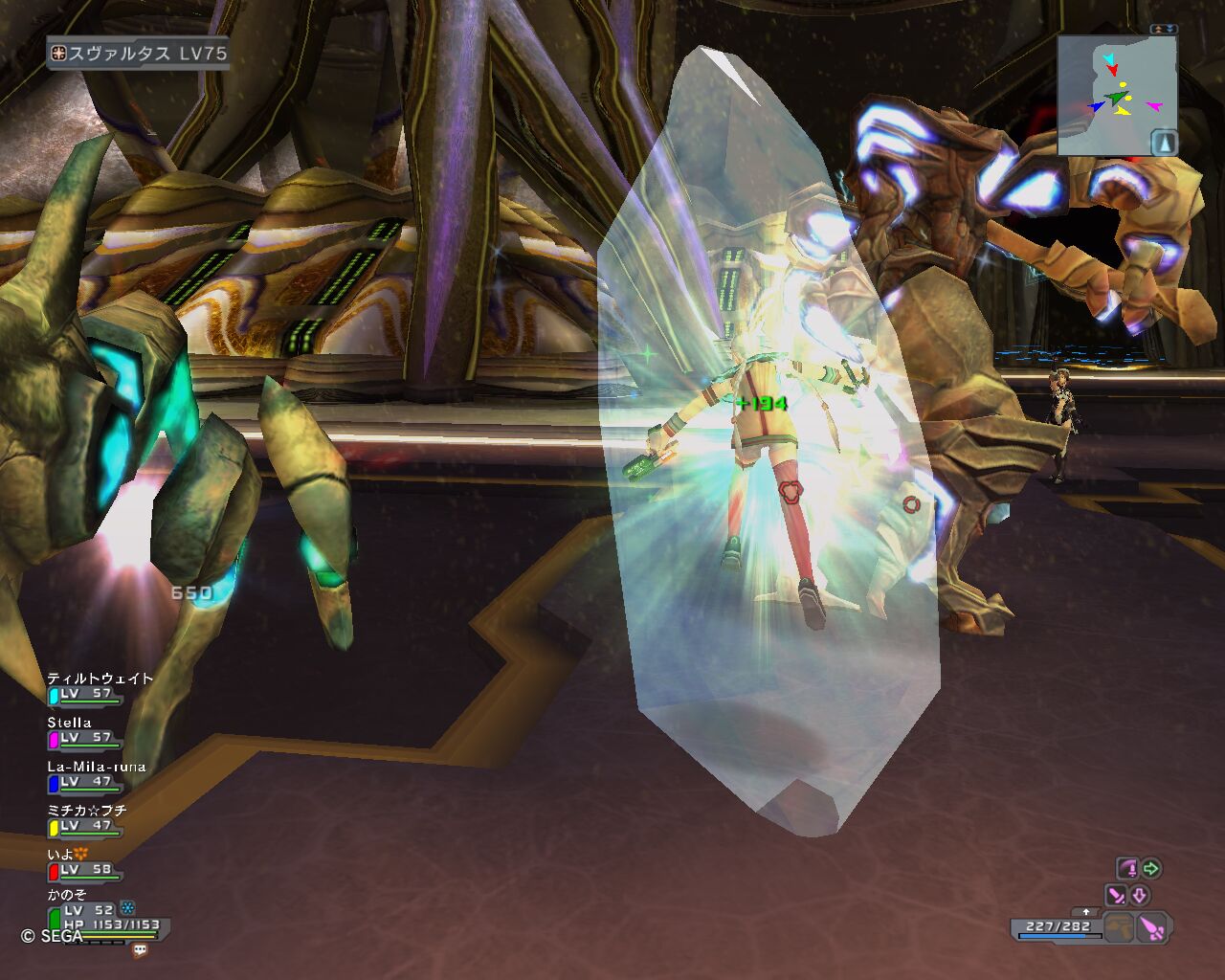Open the chat speech bubble icon
This screenshot has width=1225, height=980.
coord(141,950)
